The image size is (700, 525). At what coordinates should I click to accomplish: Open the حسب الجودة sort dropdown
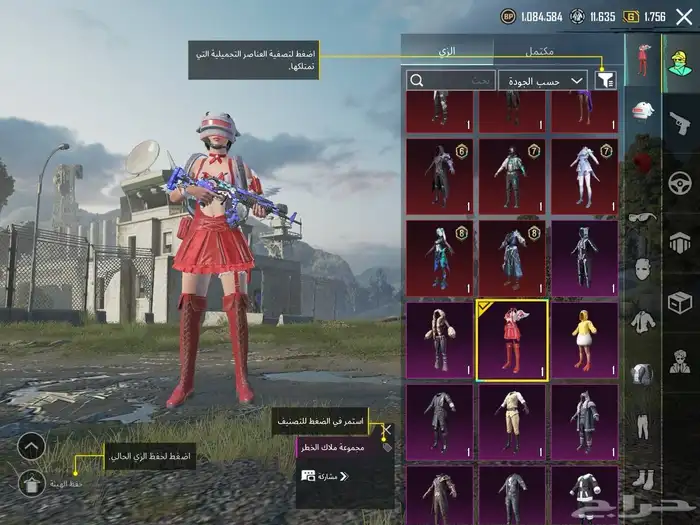(x=548, y=80)
